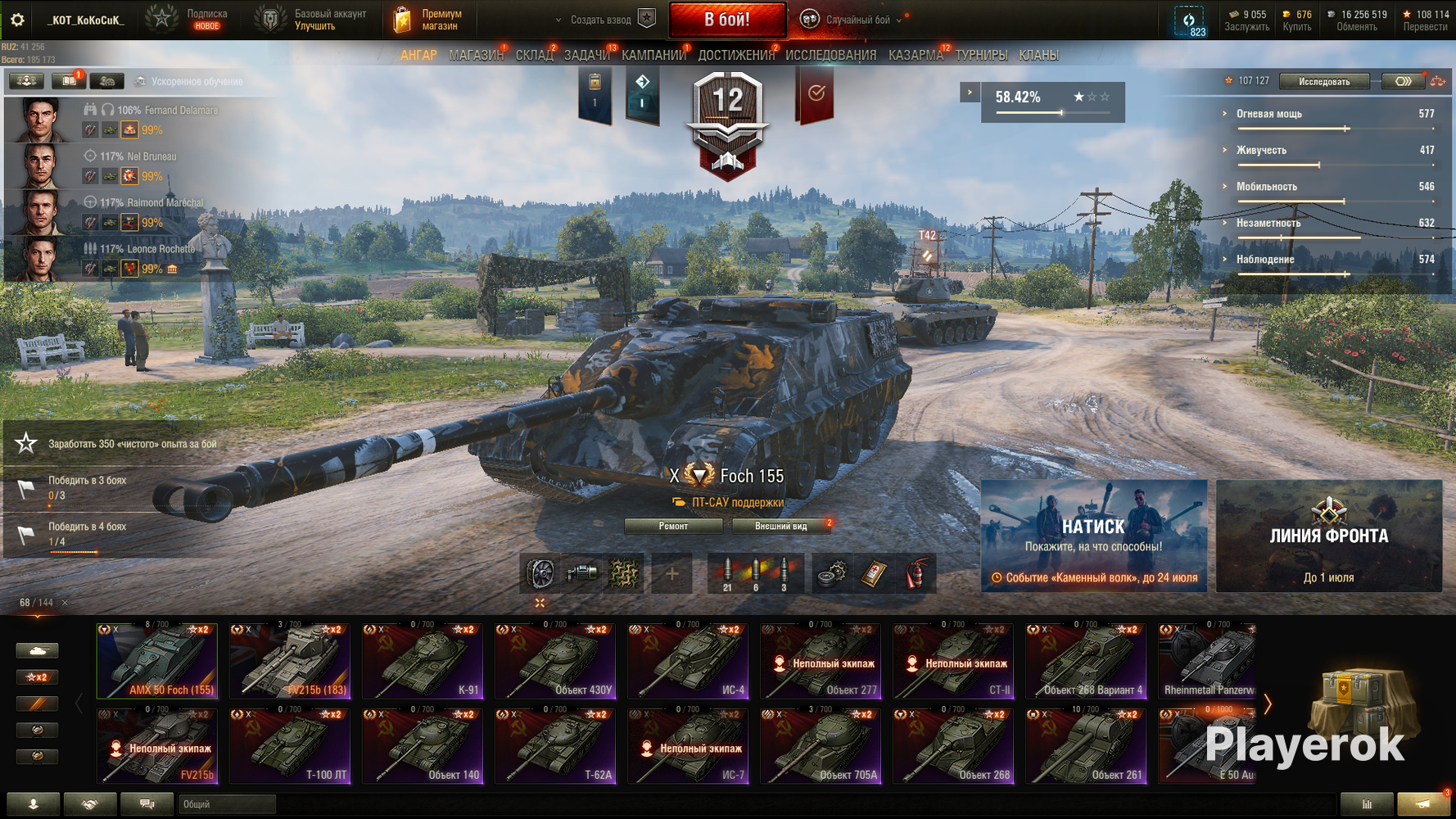Click the empty equipment slot plus
The width and height of the screenshot is (1456, 819).
click(x=671, y=574)
